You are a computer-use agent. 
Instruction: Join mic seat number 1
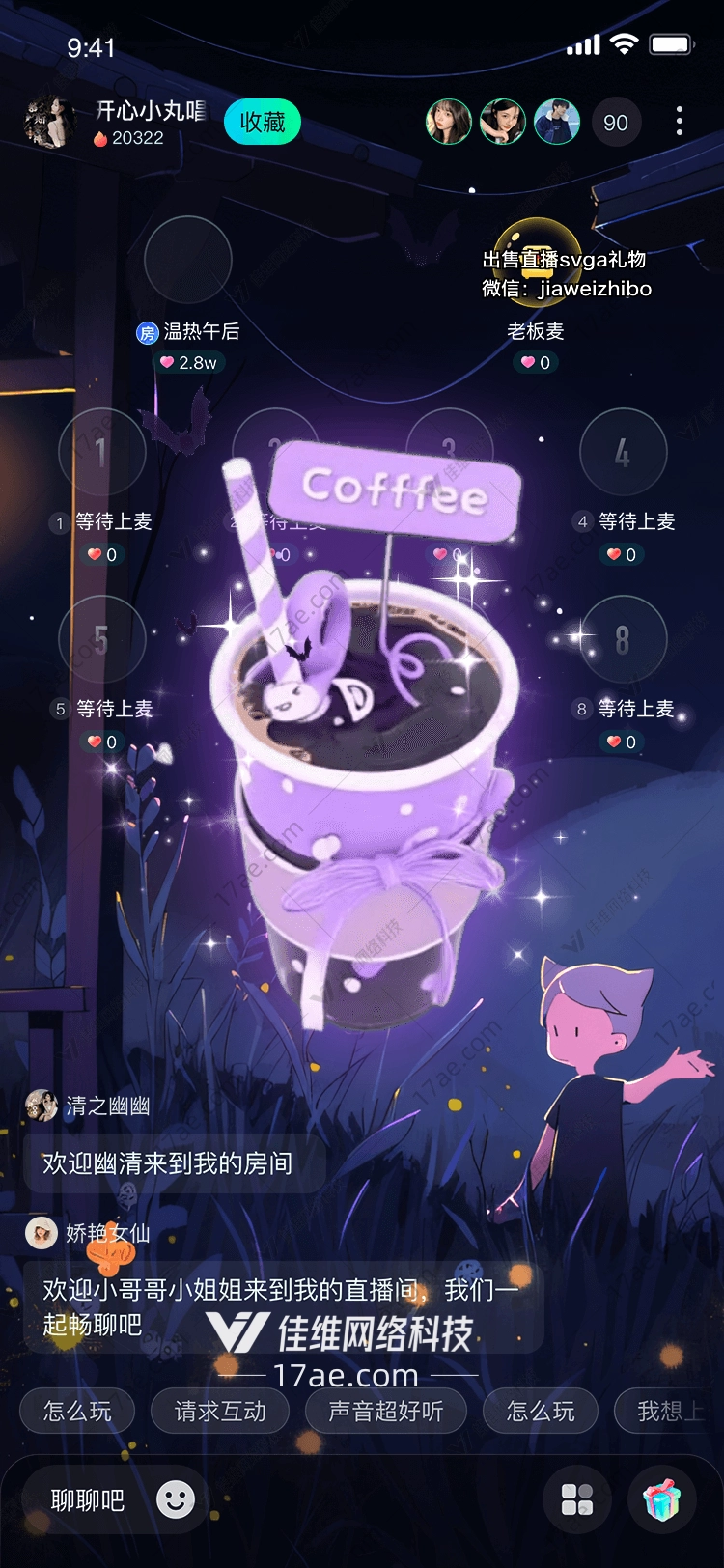pyautogui.click(x=102, y=452)
